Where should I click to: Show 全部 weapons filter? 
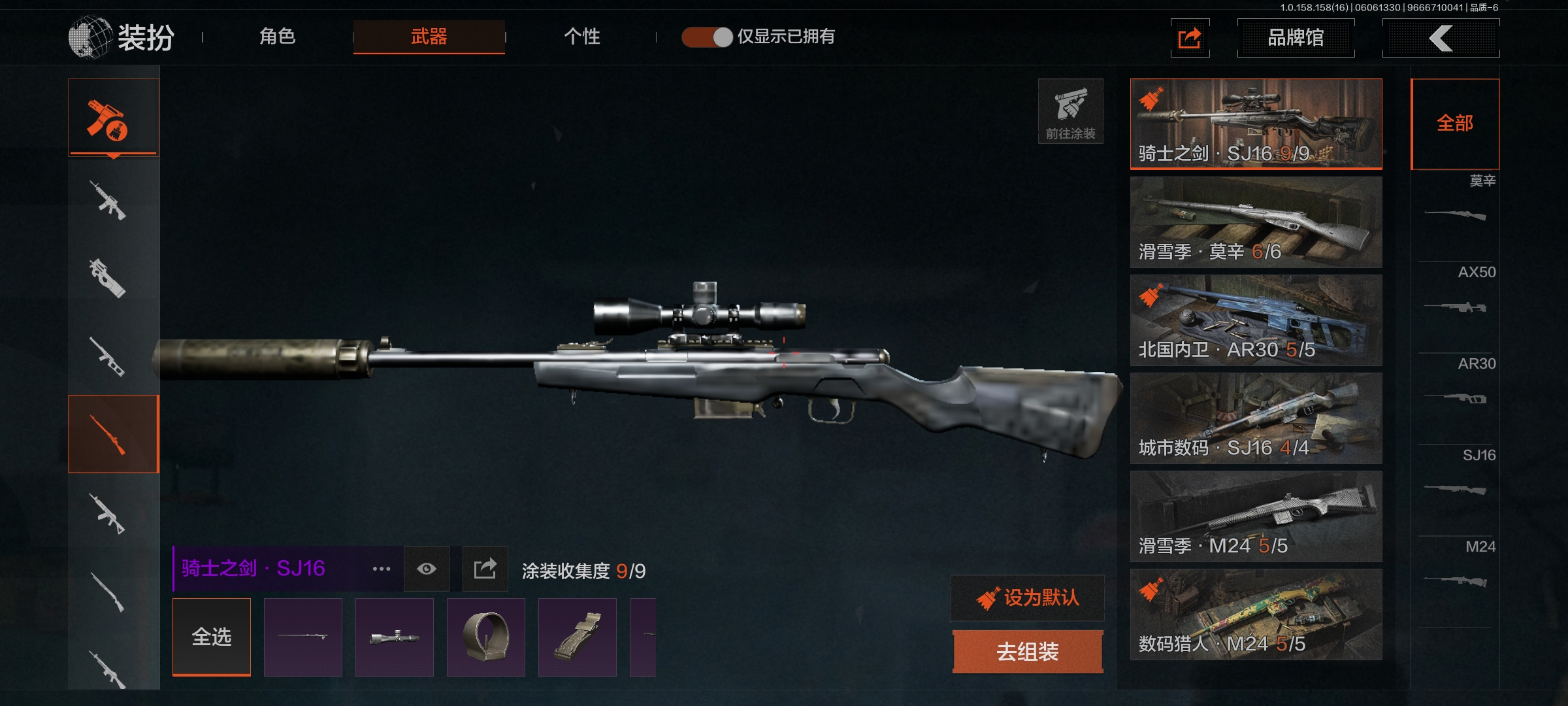click(1455, 124)
